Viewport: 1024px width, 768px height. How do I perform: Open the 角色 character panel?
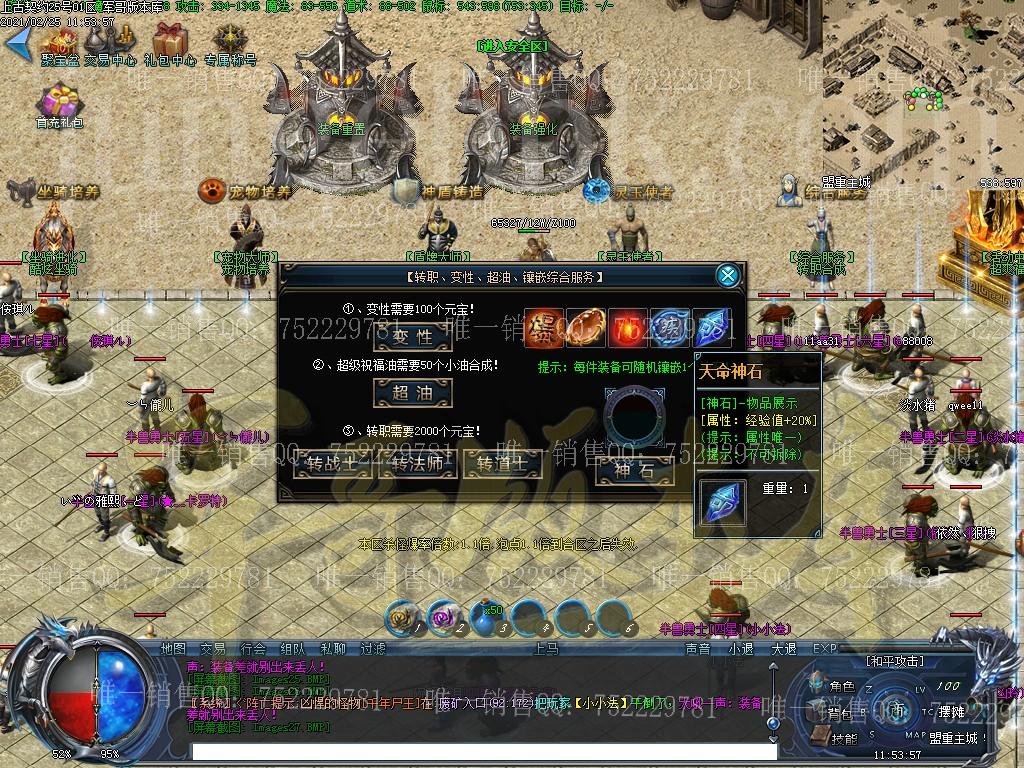click(841, 687)
